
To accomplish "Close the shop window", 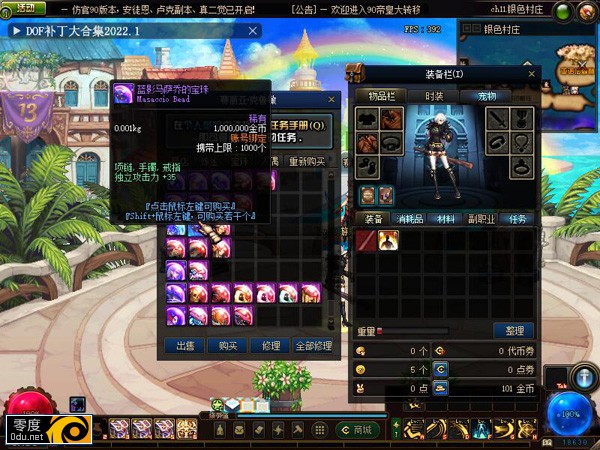I will [x=332, y=99].
